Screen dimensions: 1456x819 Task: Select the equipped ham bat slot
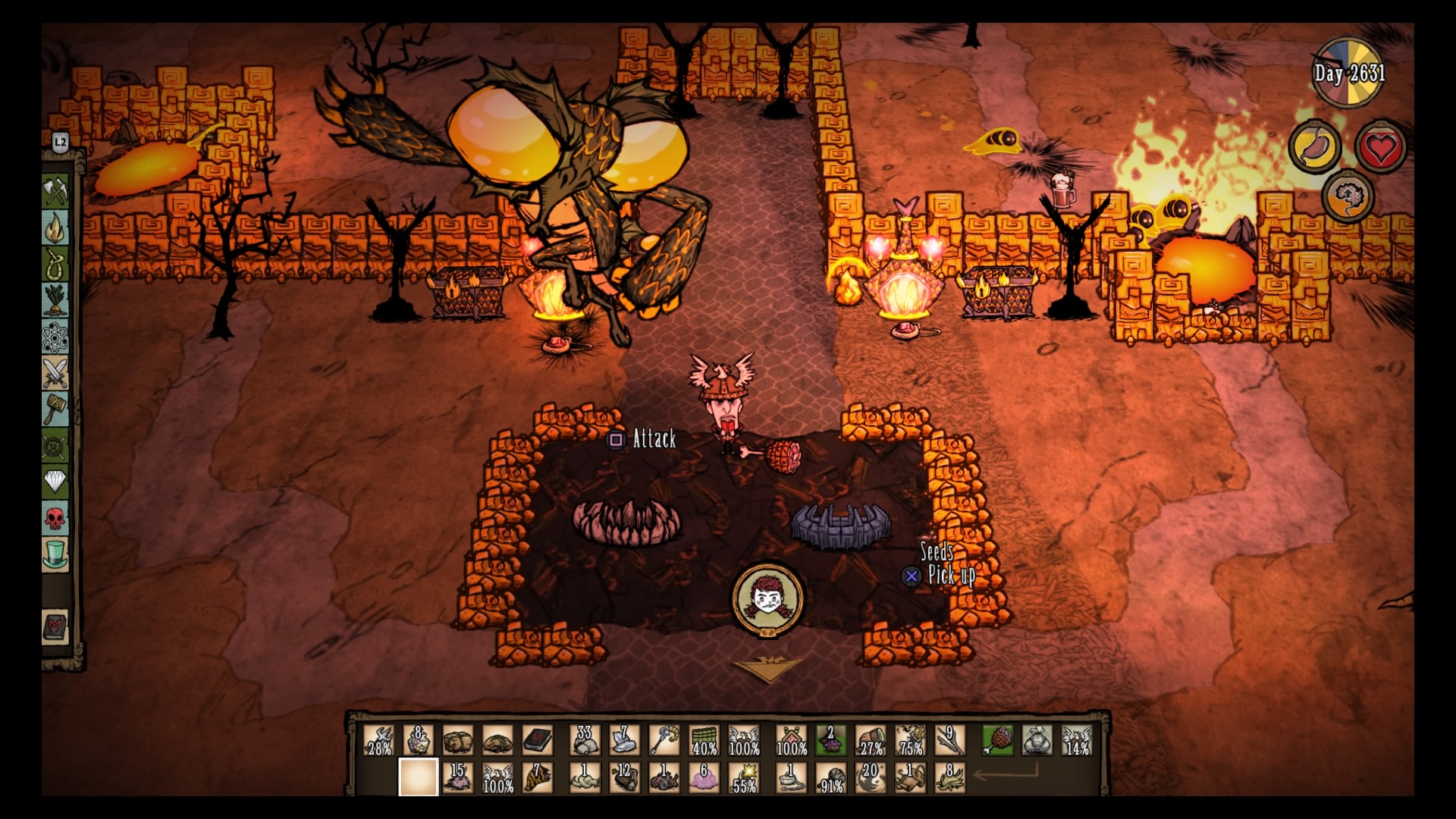click(x=998, y=740)
